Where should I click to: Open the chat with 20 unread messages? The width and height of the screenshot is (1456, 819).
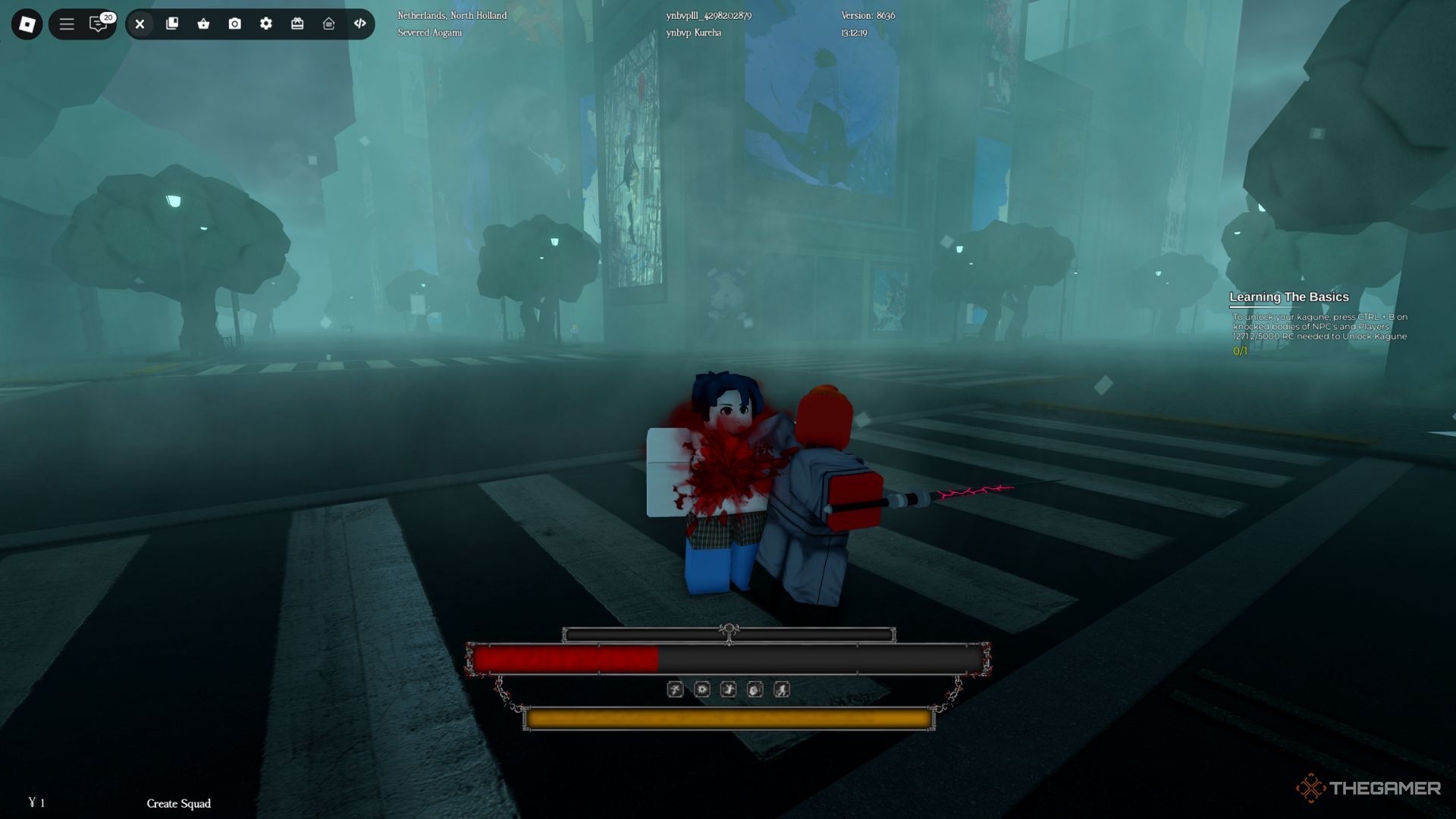tap(99, 24)
